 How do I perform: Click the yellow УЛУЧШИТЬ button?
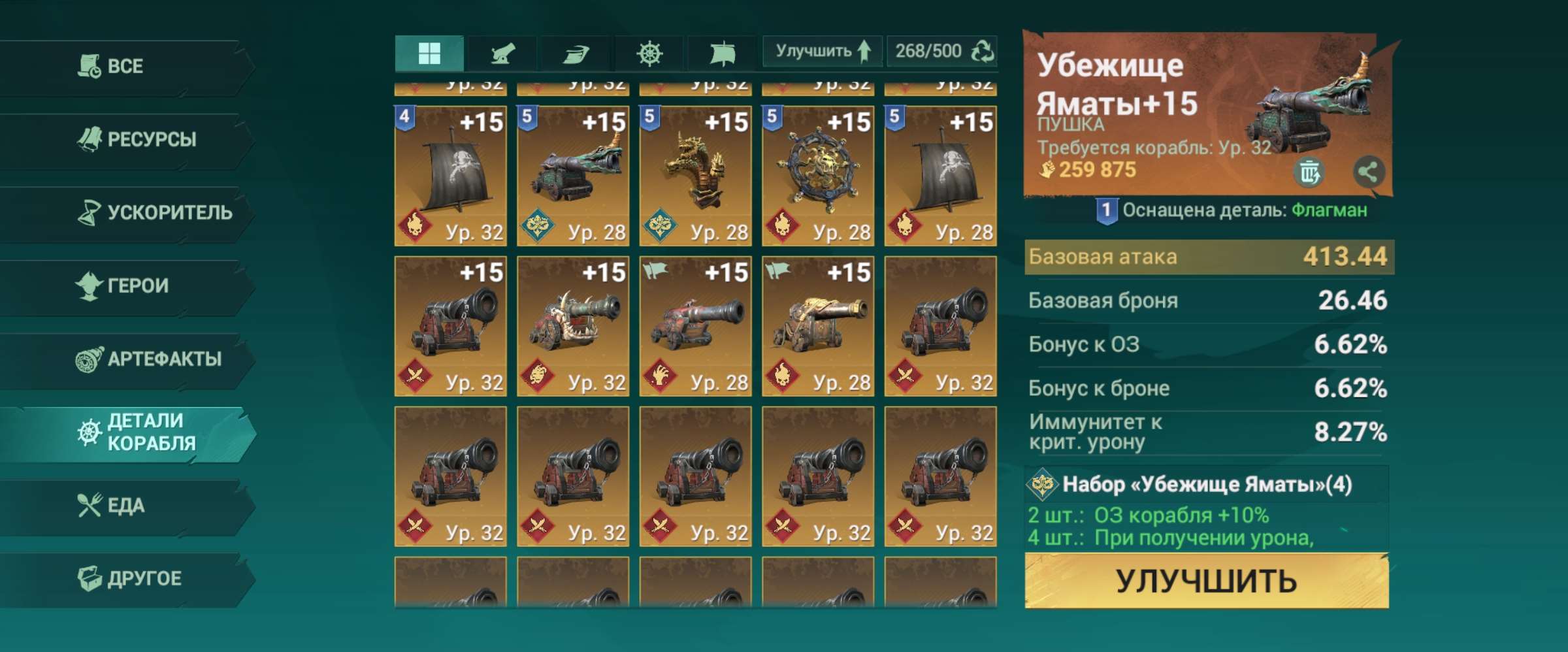pyautogui.click(x=1206, y=581)
